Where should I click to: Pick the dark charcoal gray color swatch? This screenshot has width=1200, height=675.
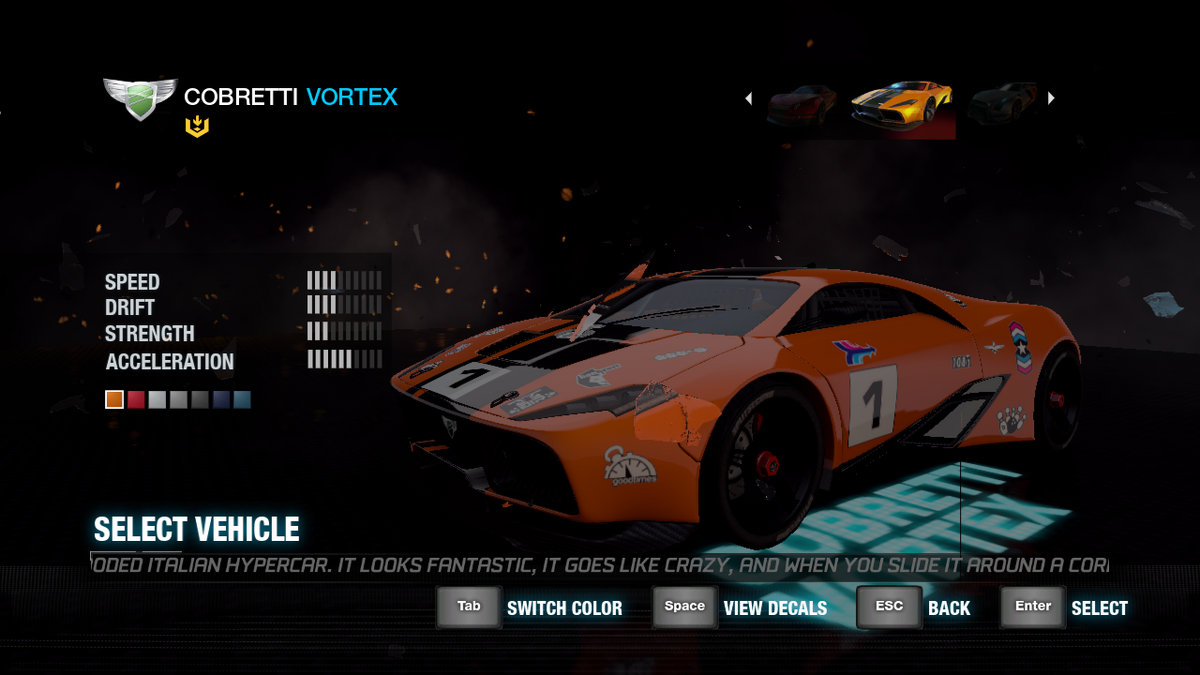(x=199, y=400)
